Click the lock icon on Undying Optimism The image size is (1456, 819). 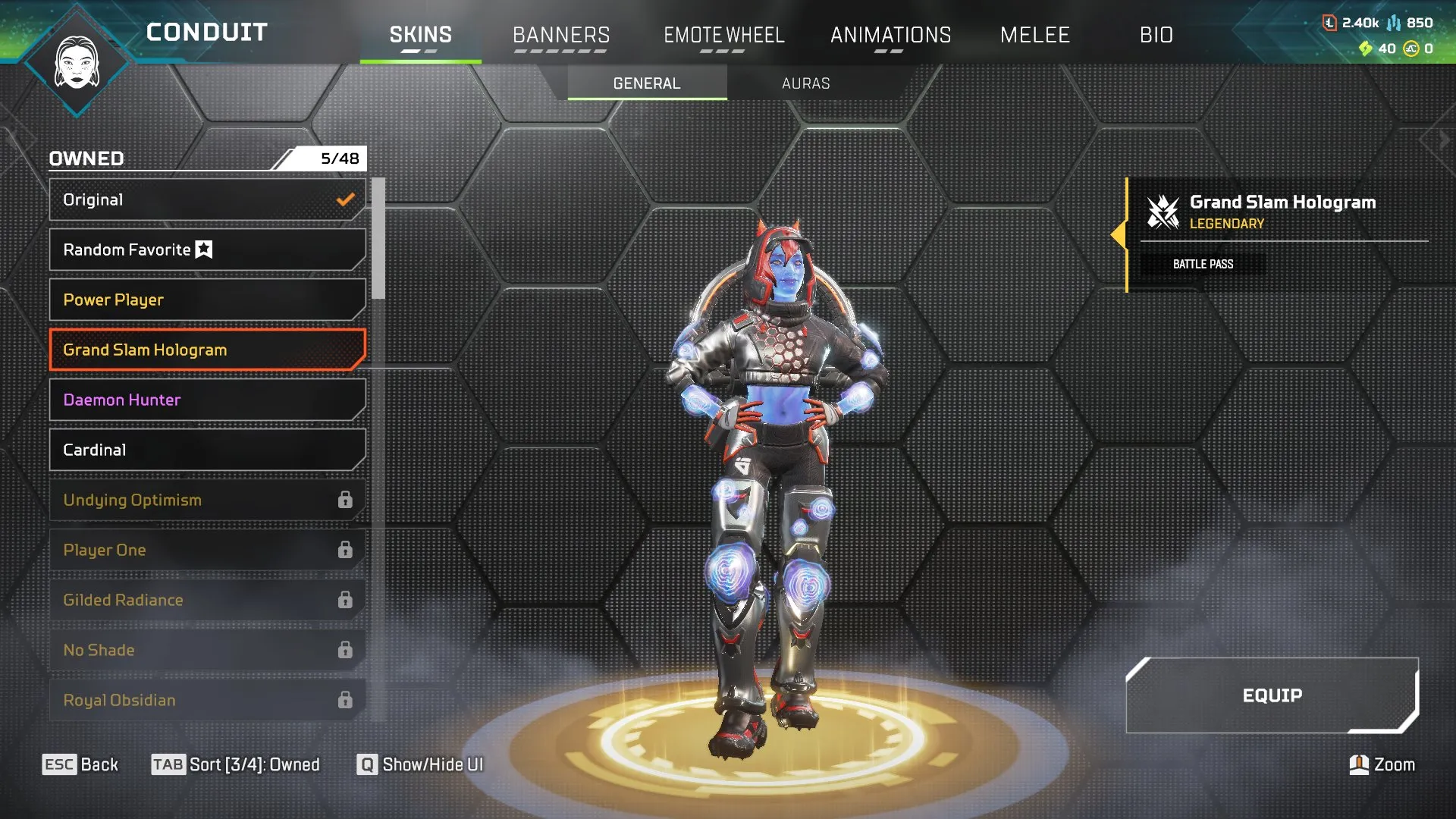click(x=347, y=500)
